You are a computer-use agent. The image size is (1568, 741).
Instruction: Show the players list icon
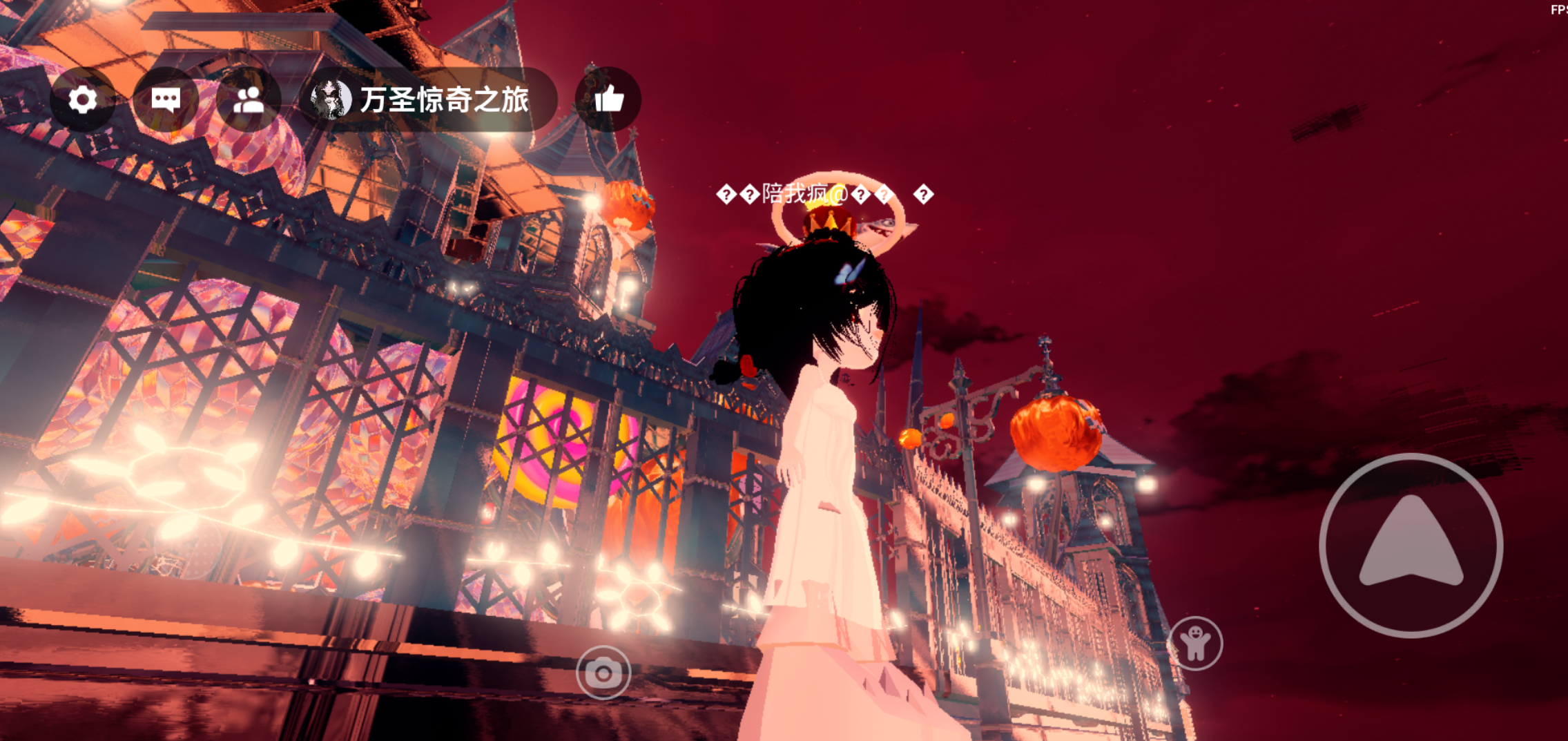click(x=249, y=100)
